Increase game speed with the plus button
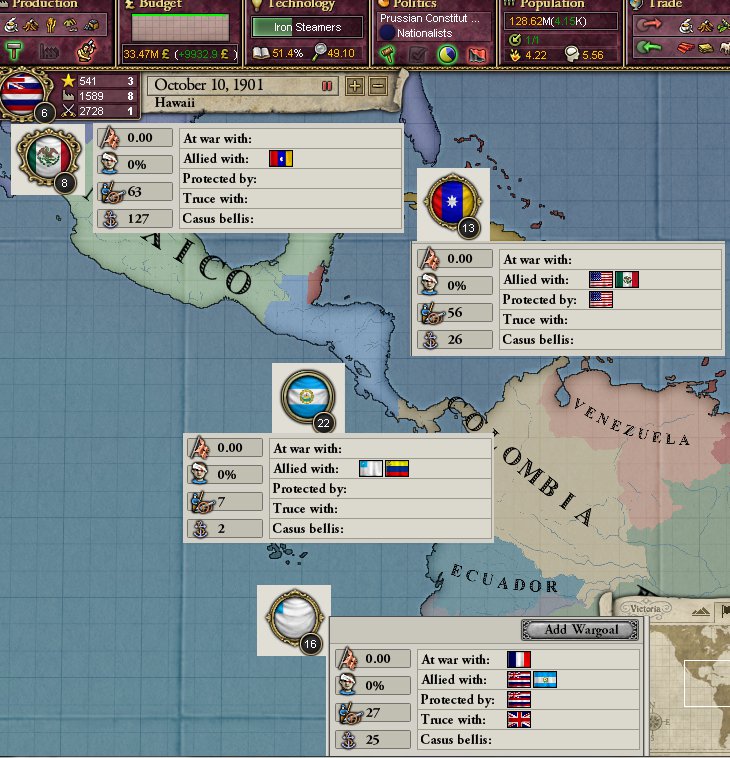The height and width of the screenshot is (758, 730). tap(354, 86)
